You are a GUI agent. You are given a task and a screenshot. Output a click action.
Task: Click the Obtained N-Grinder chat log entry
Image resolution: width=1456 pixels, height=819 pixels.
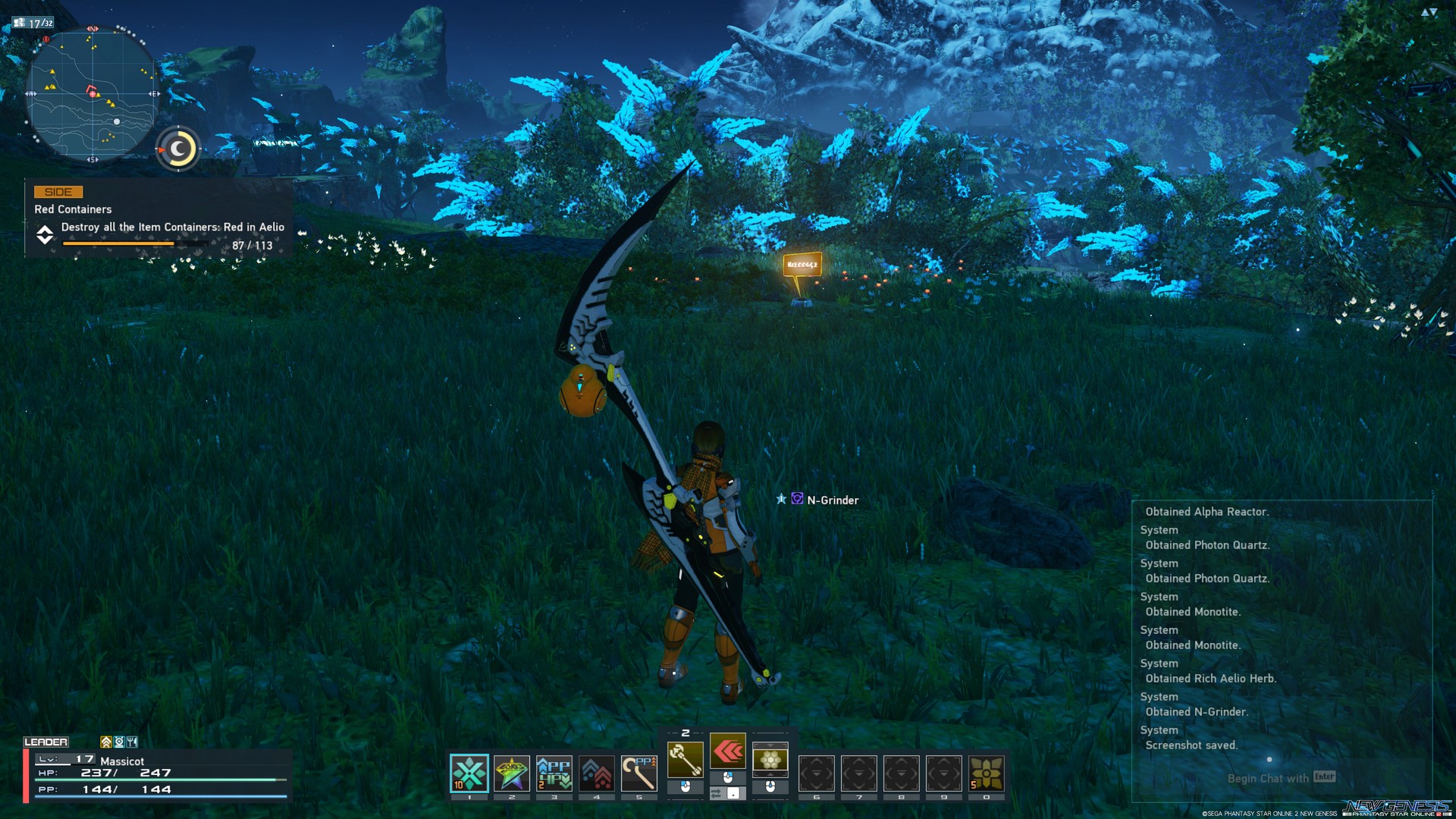(1196, 712)
